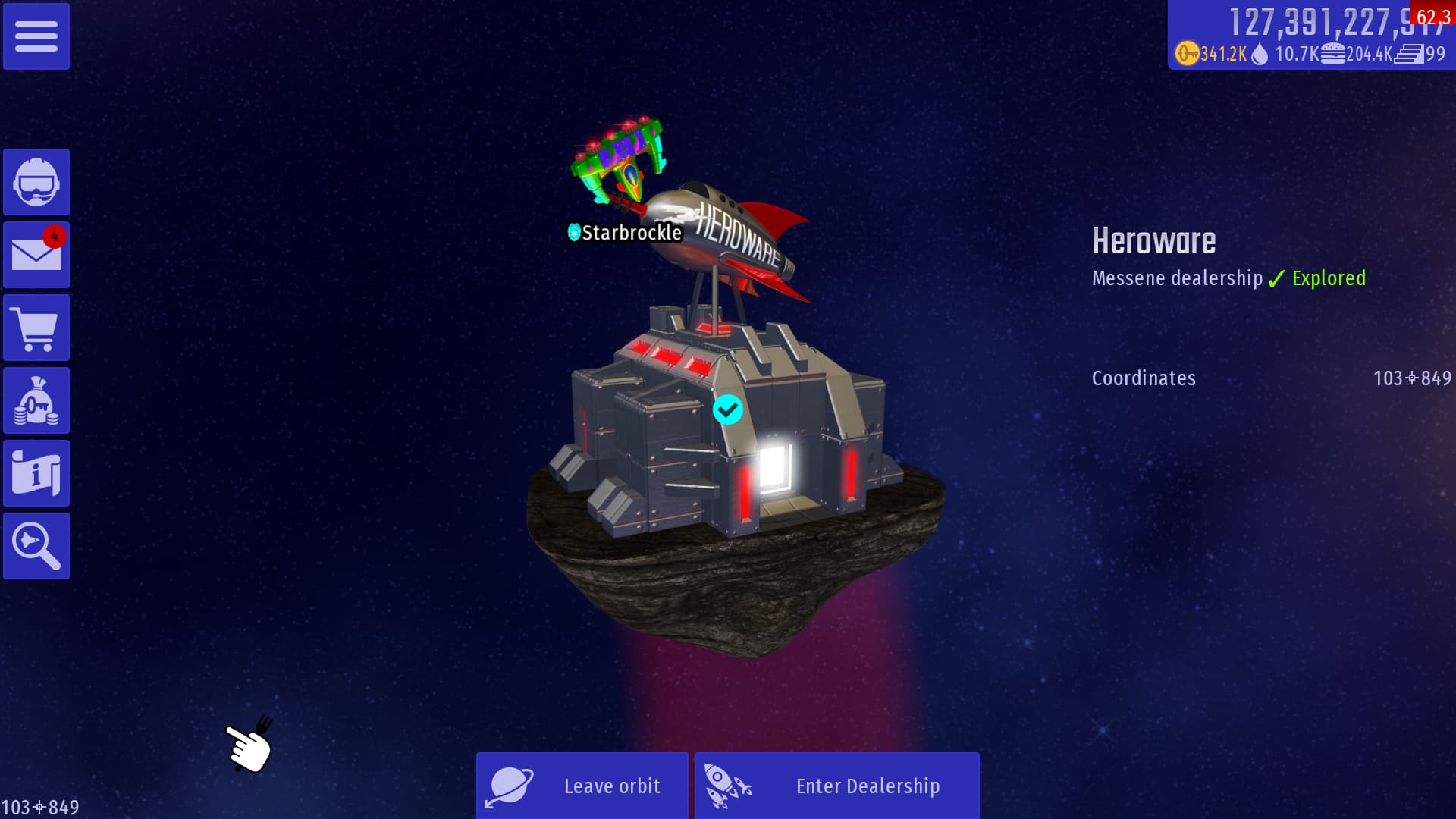Open the pilot helmet profile panel
This screenshot has height=819, width=1456.
36,182
